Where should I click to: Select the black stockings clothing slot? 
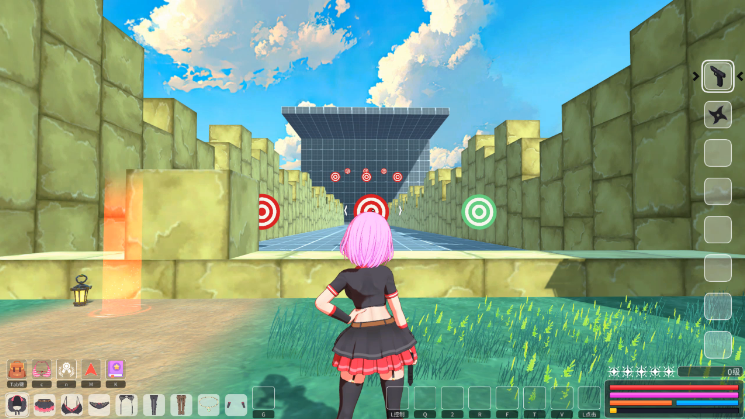click(x=154, y=404)
